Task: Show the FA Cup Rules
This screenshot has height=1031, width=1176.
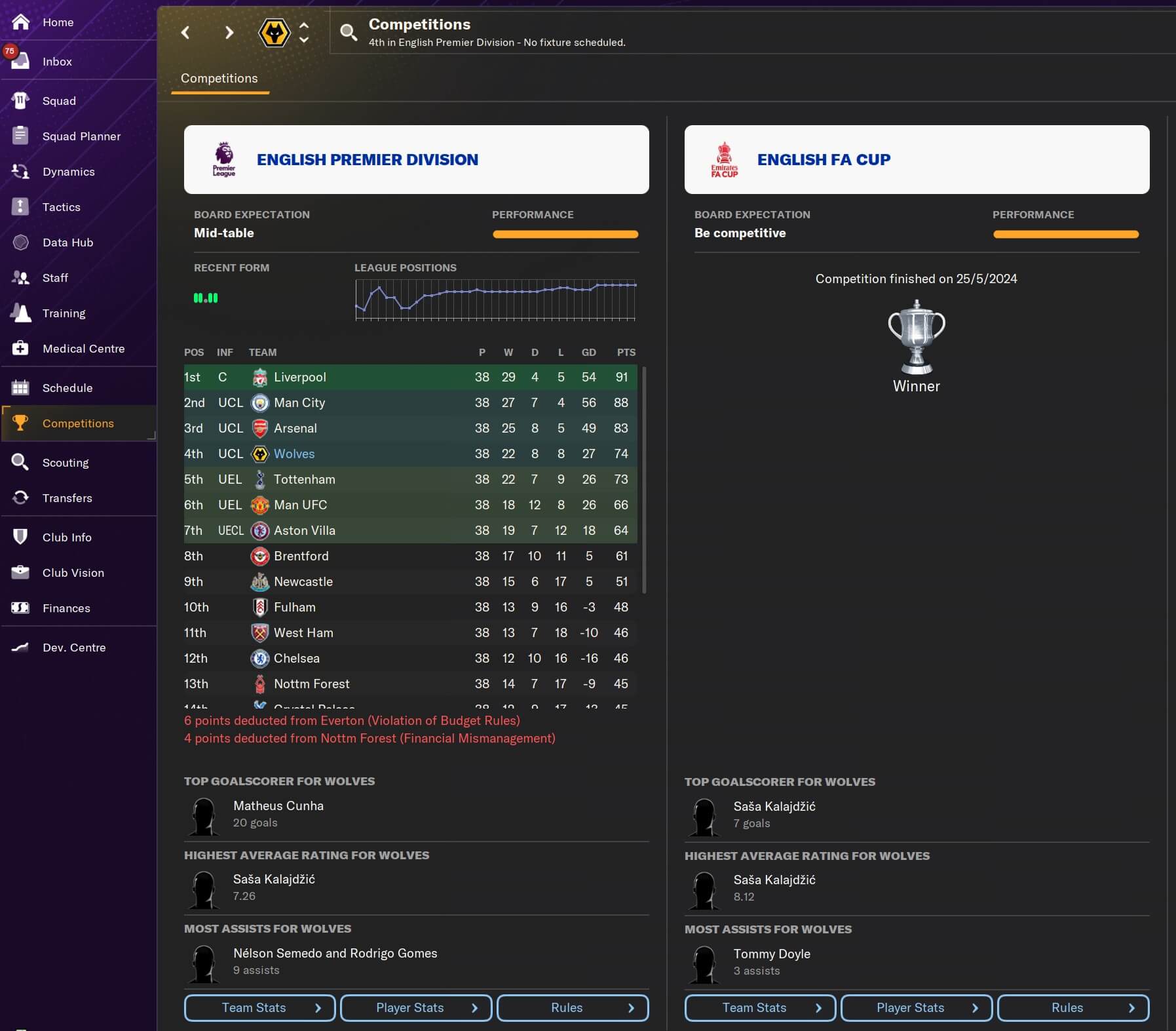Action: coord(1072,1008)
